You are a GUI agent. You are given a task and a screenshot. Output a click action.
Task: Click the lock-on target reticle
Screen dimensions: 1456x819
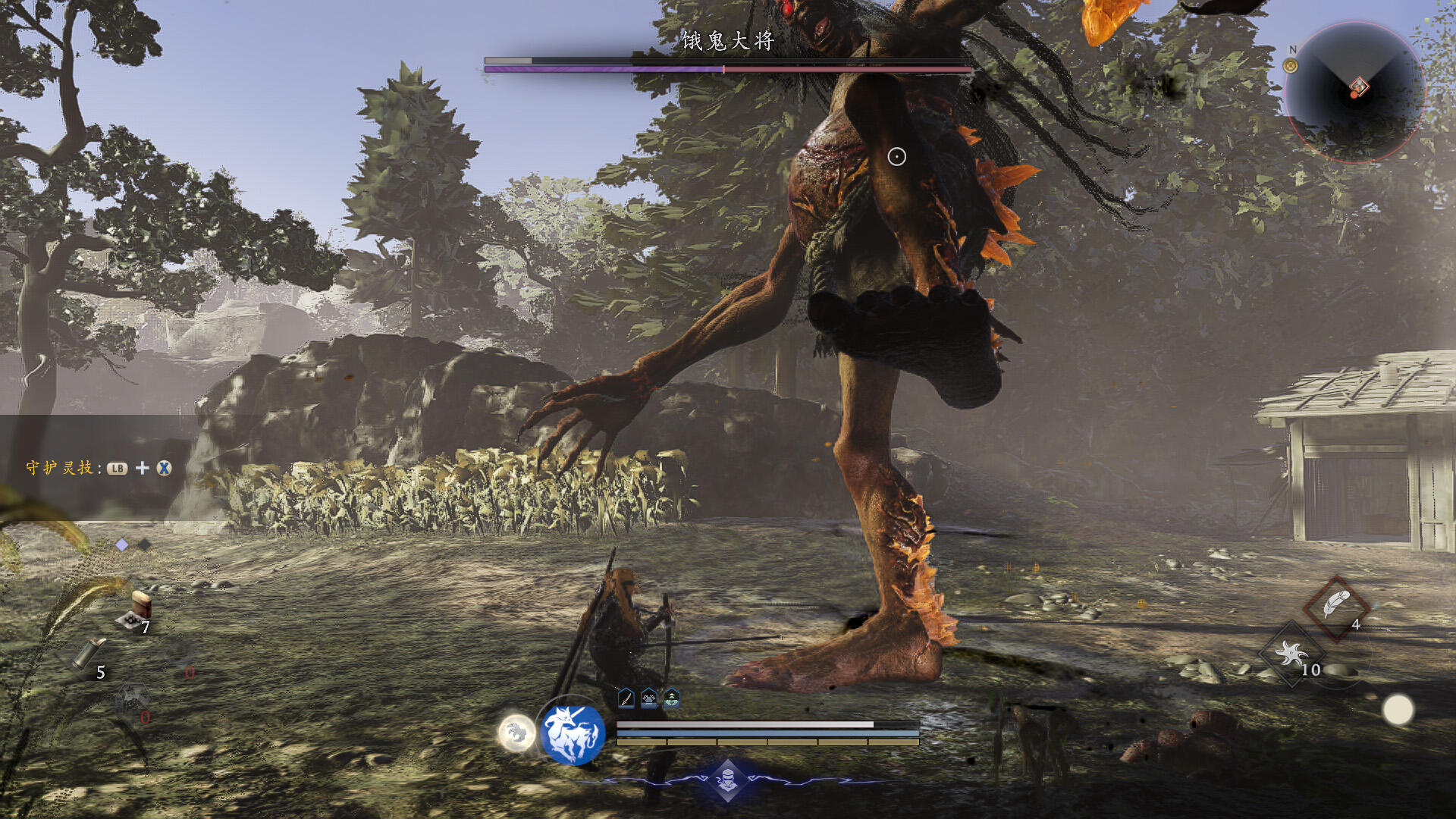pos(896,157)
